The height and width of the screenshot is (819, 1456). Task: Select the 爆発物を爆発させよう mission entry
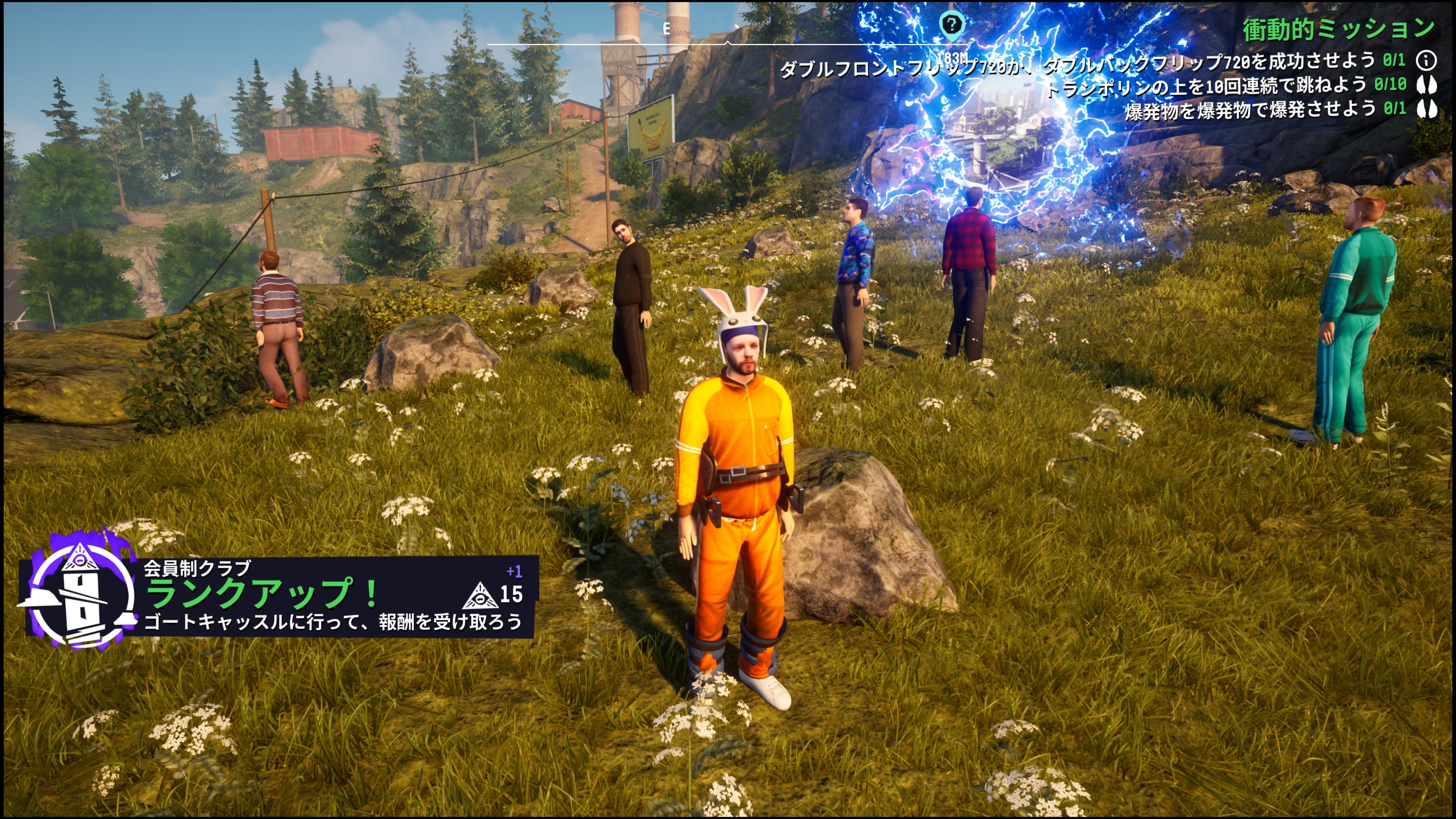point(1250,109)
